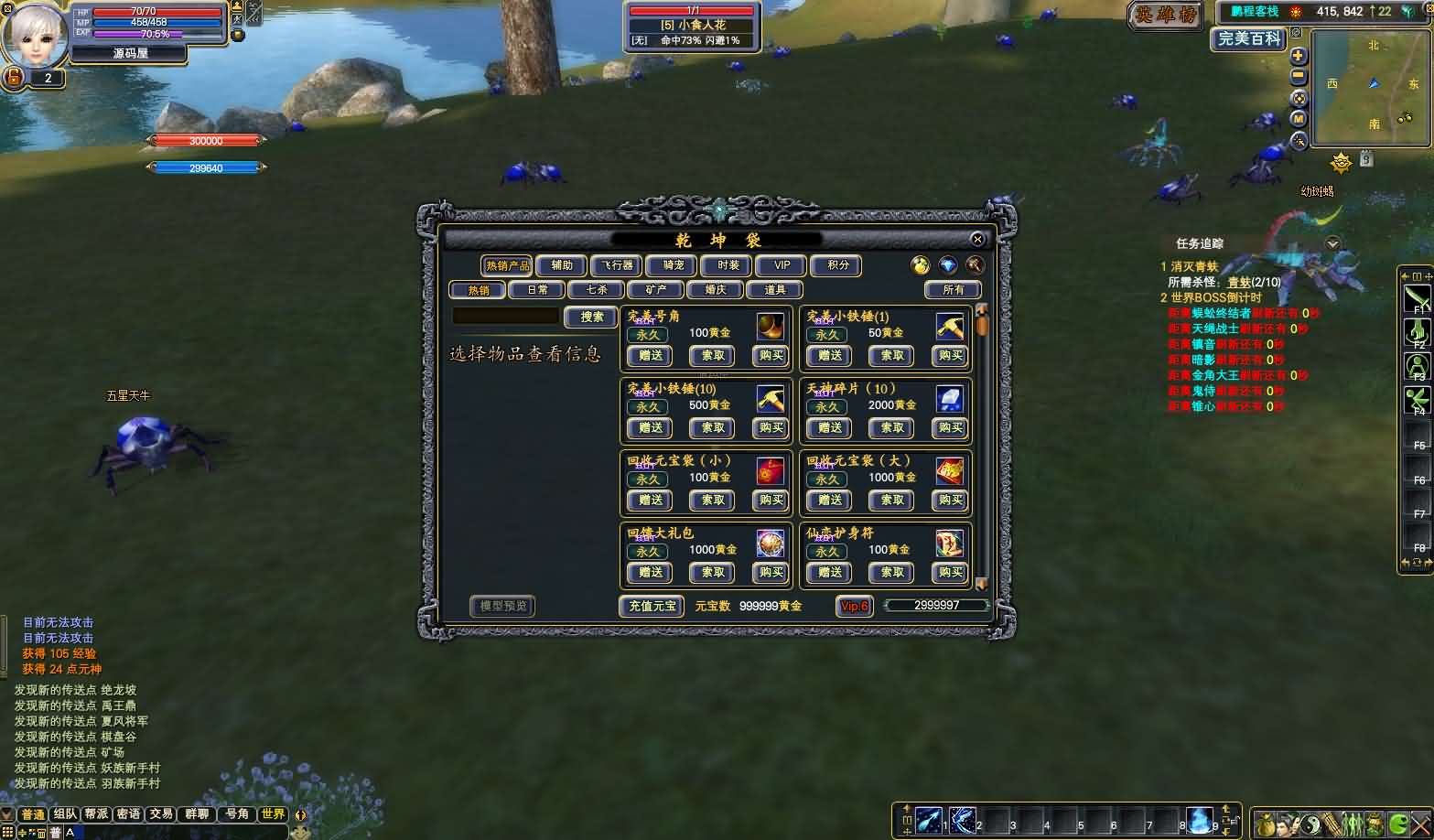Buy the 完美号角 item
The image size is (1434, 840).
[x=771, y=356]
